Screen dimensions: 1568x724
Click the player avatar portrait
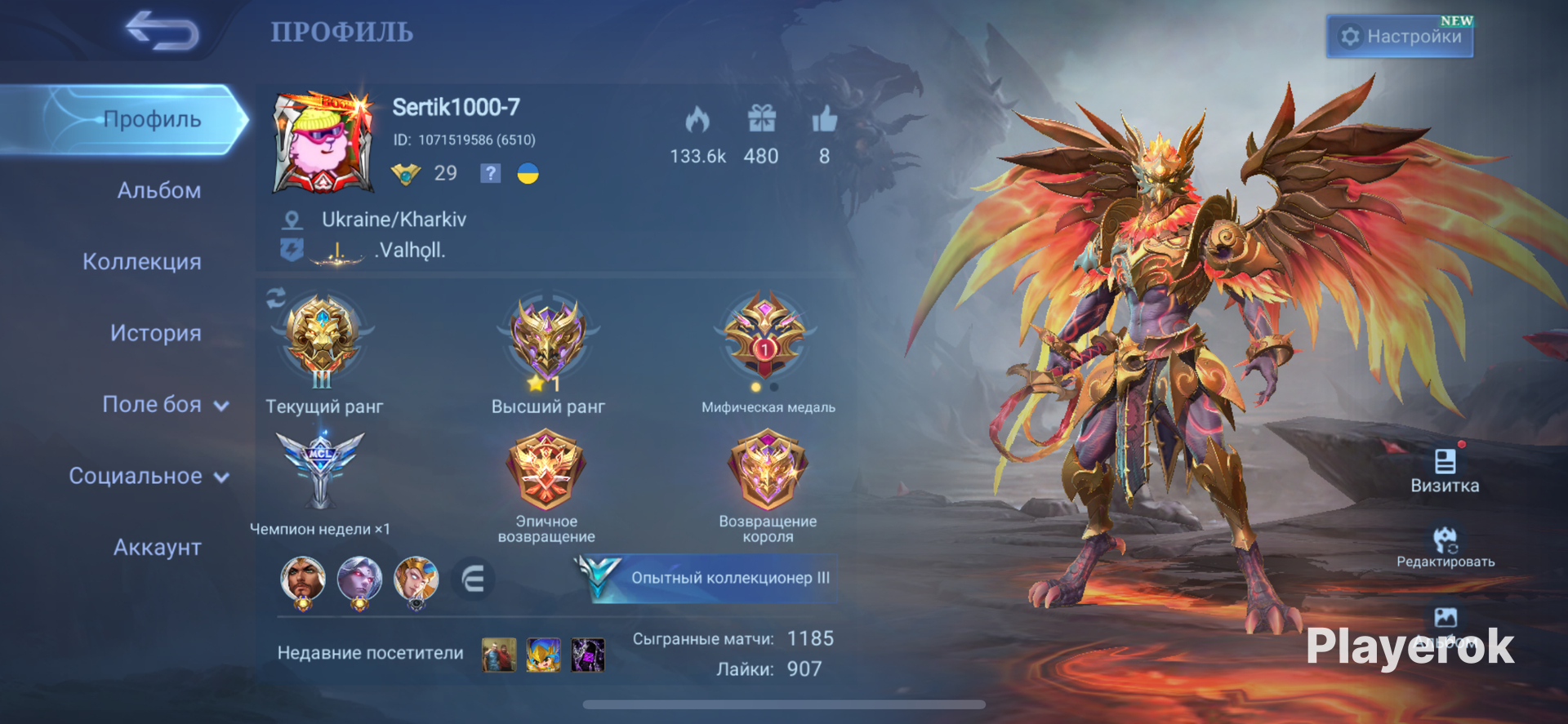323,143
